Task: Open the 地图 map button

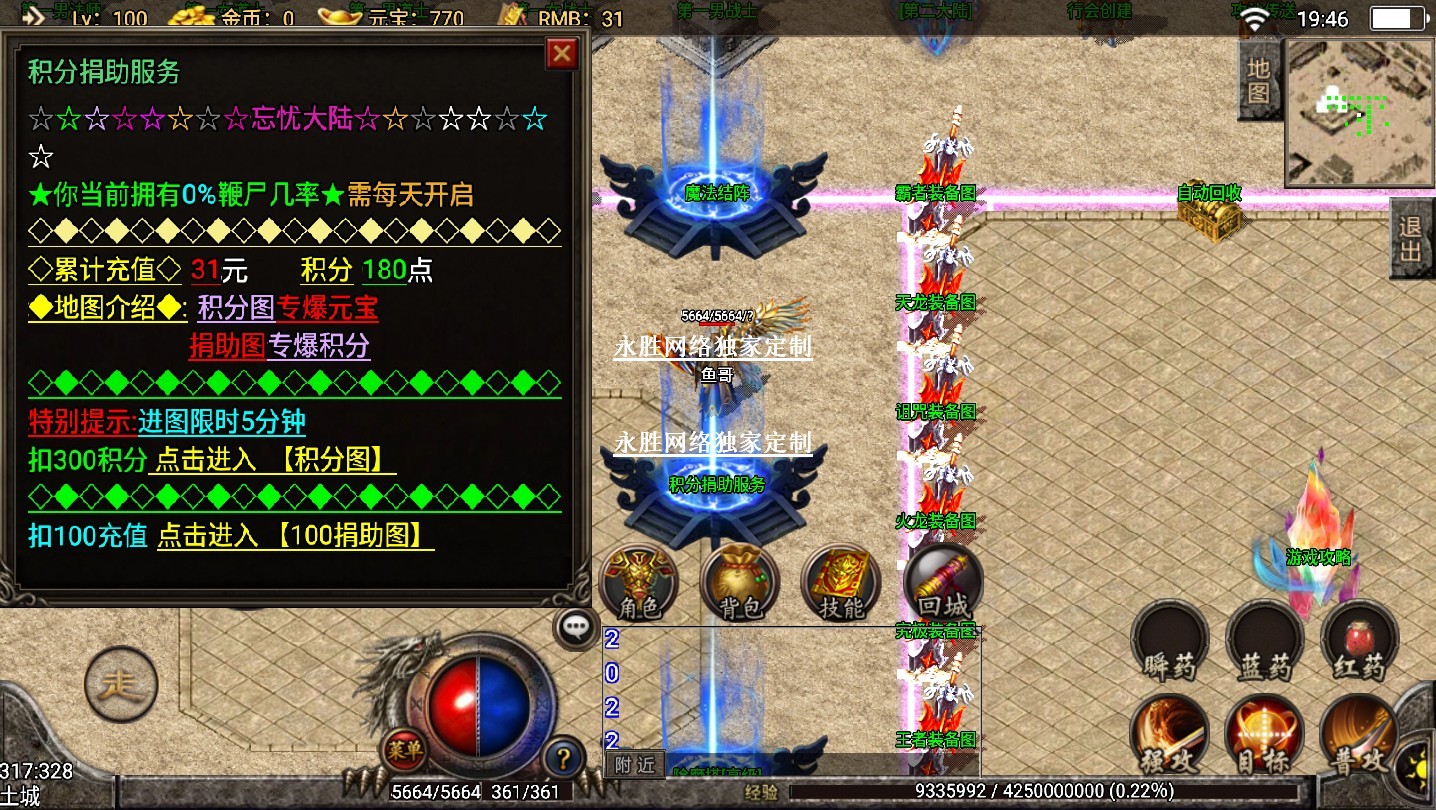Action: (1259, 80)
